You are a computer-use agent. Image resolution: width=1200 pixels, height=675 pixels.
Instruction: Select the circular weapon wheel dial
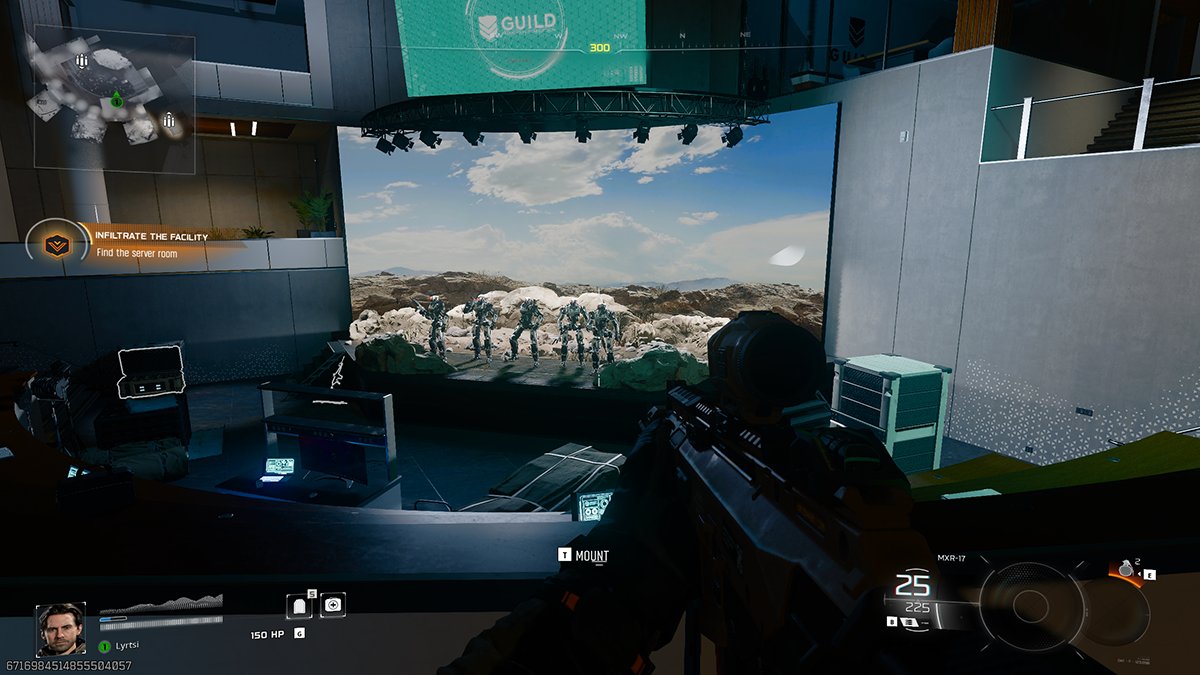(x=1032, y=606)
